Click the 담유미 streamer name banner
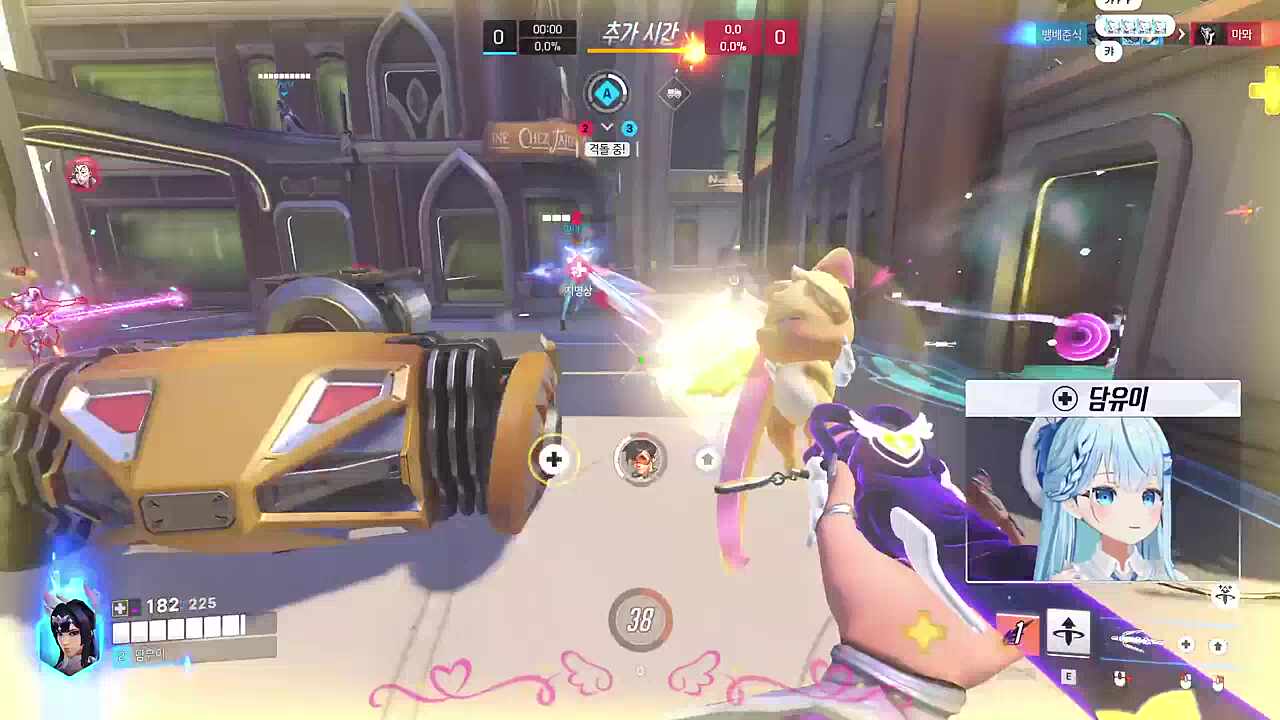This screenshot has height=720, width=1280. tap(1103, 399)
